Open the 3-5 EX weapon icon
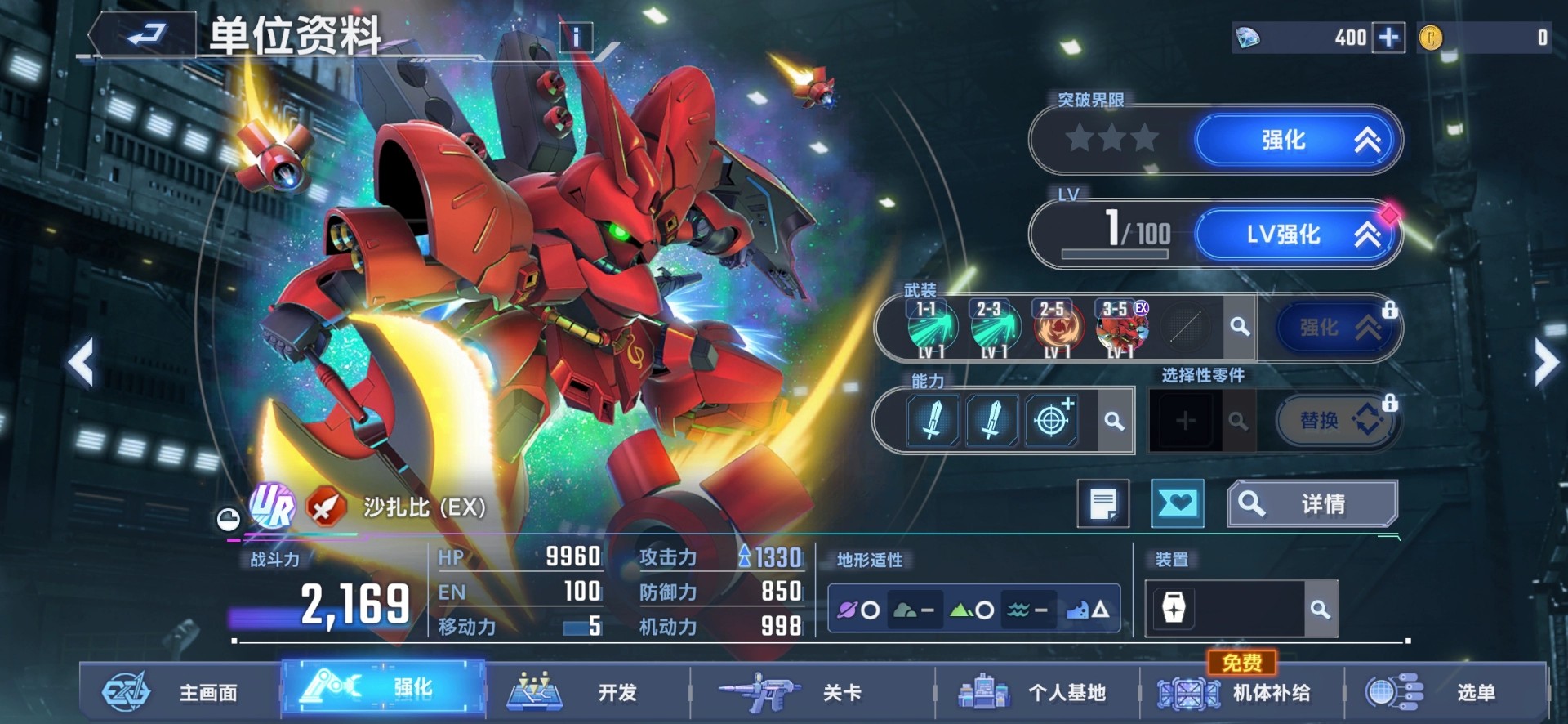Image resolution: width=1568 pixels, height=724 pixels. pyautogui.click(x=1119, y=327)
